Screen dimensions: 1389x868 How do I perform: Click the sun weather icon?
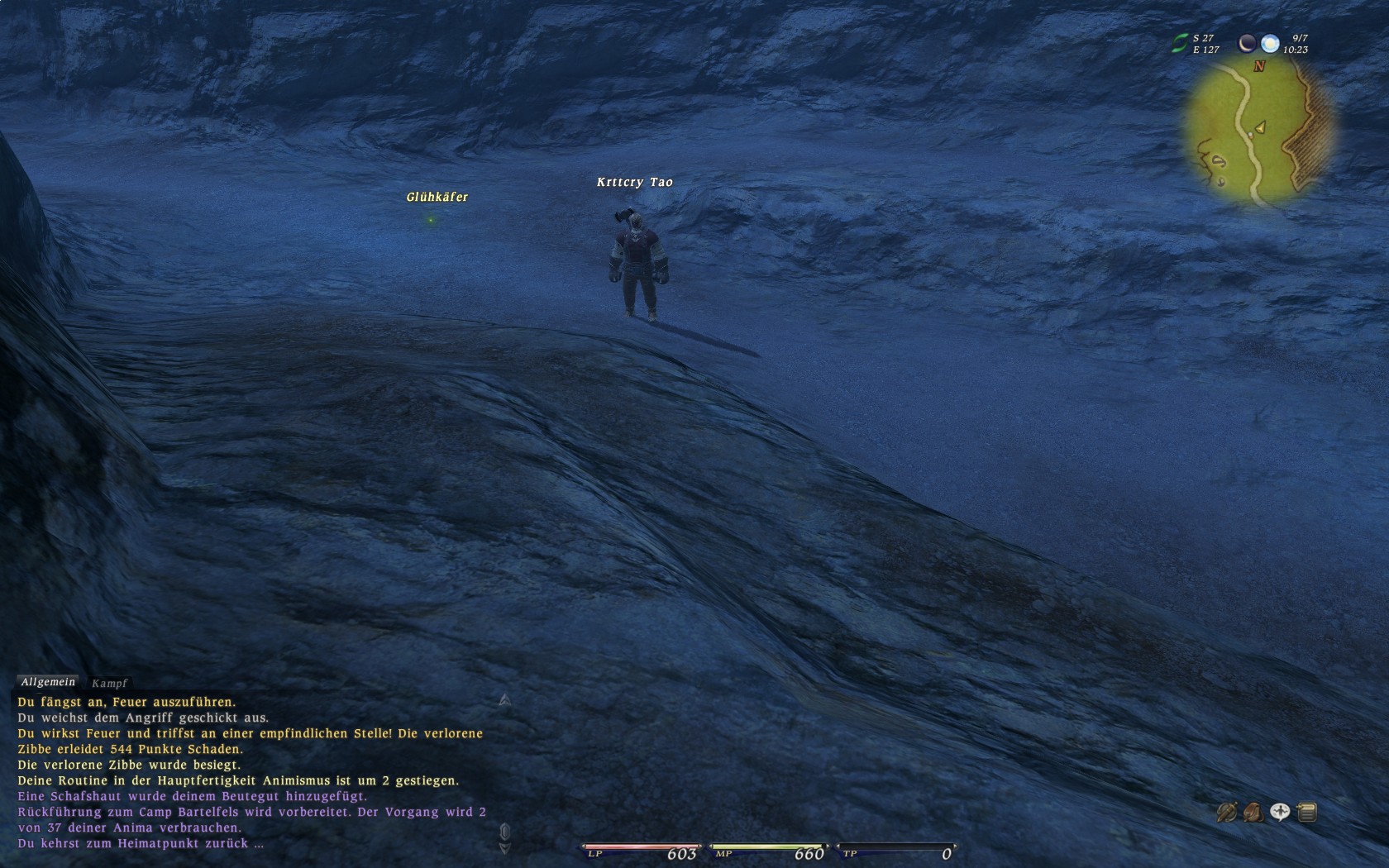(x=1270, y=43)
